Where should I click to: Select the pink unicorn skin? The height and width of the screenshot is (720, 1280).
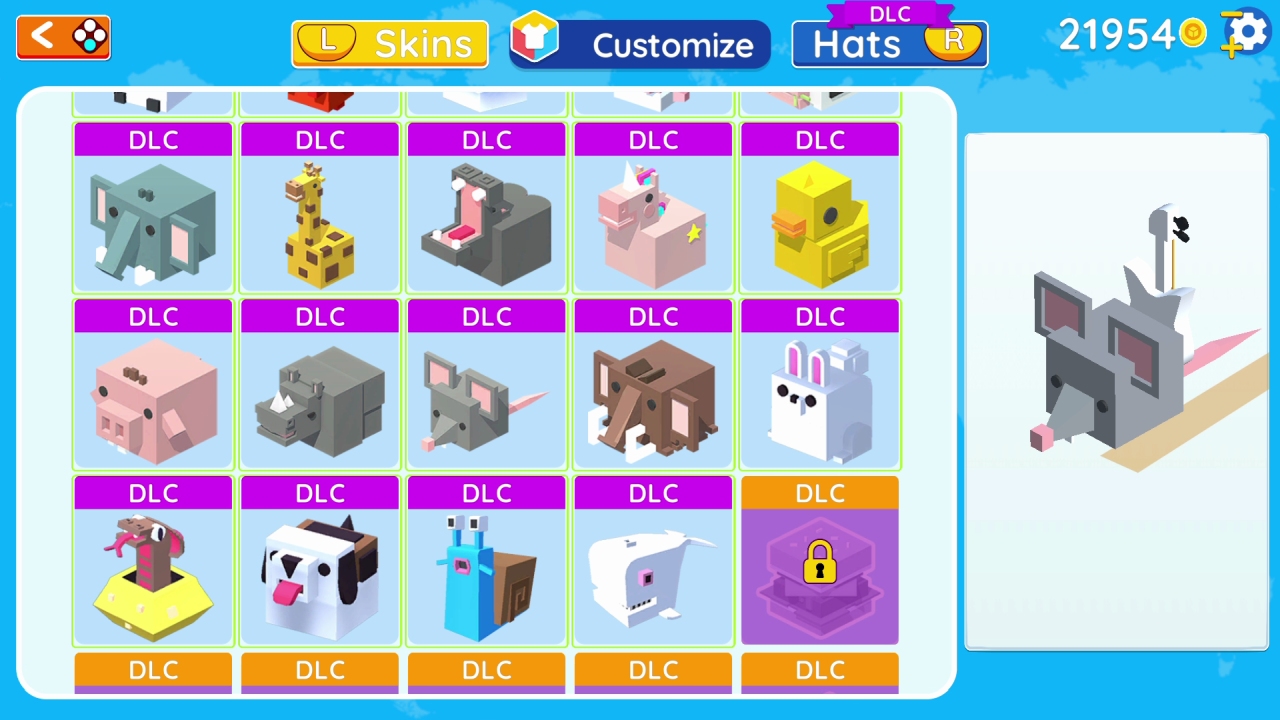[x=652, y=220]
